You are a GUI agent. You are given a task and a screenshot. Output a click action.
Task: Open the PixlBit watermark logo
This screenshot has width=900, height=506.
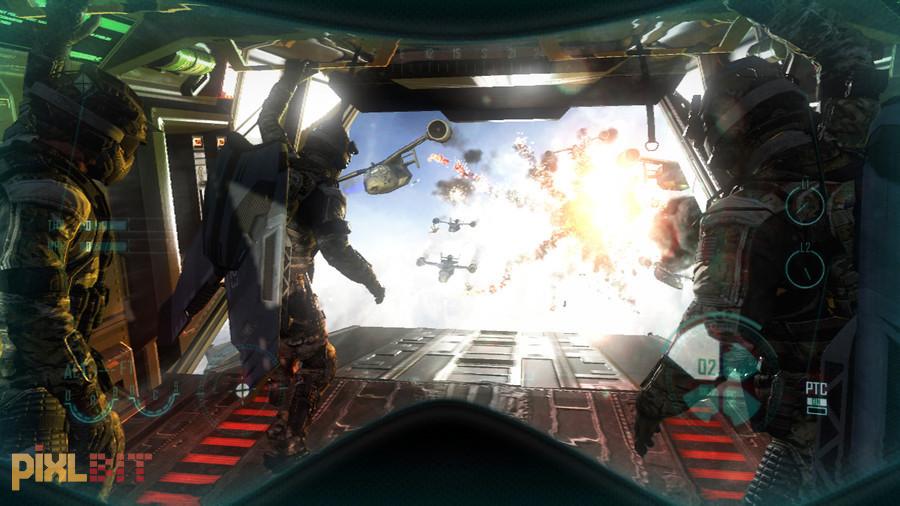81,469
